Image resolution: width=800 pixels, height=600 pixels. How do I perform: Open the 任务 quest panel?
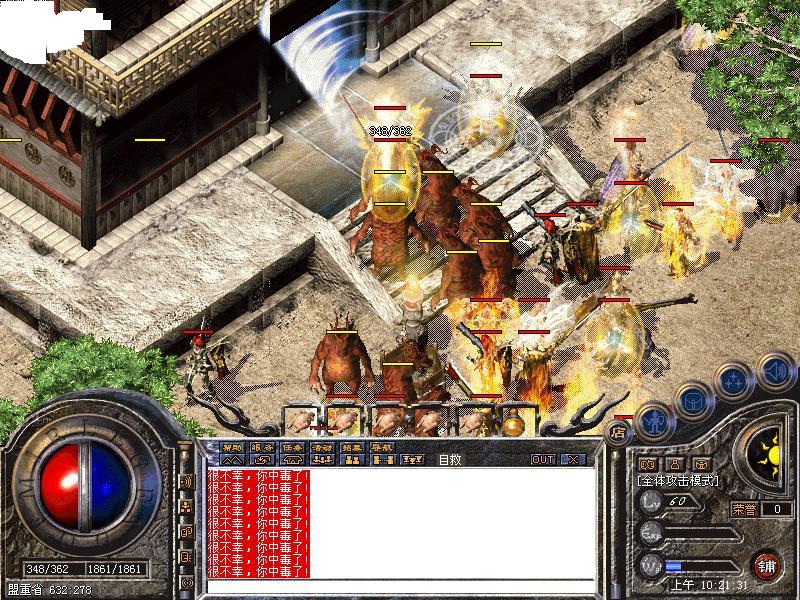[x=292, y=447]
